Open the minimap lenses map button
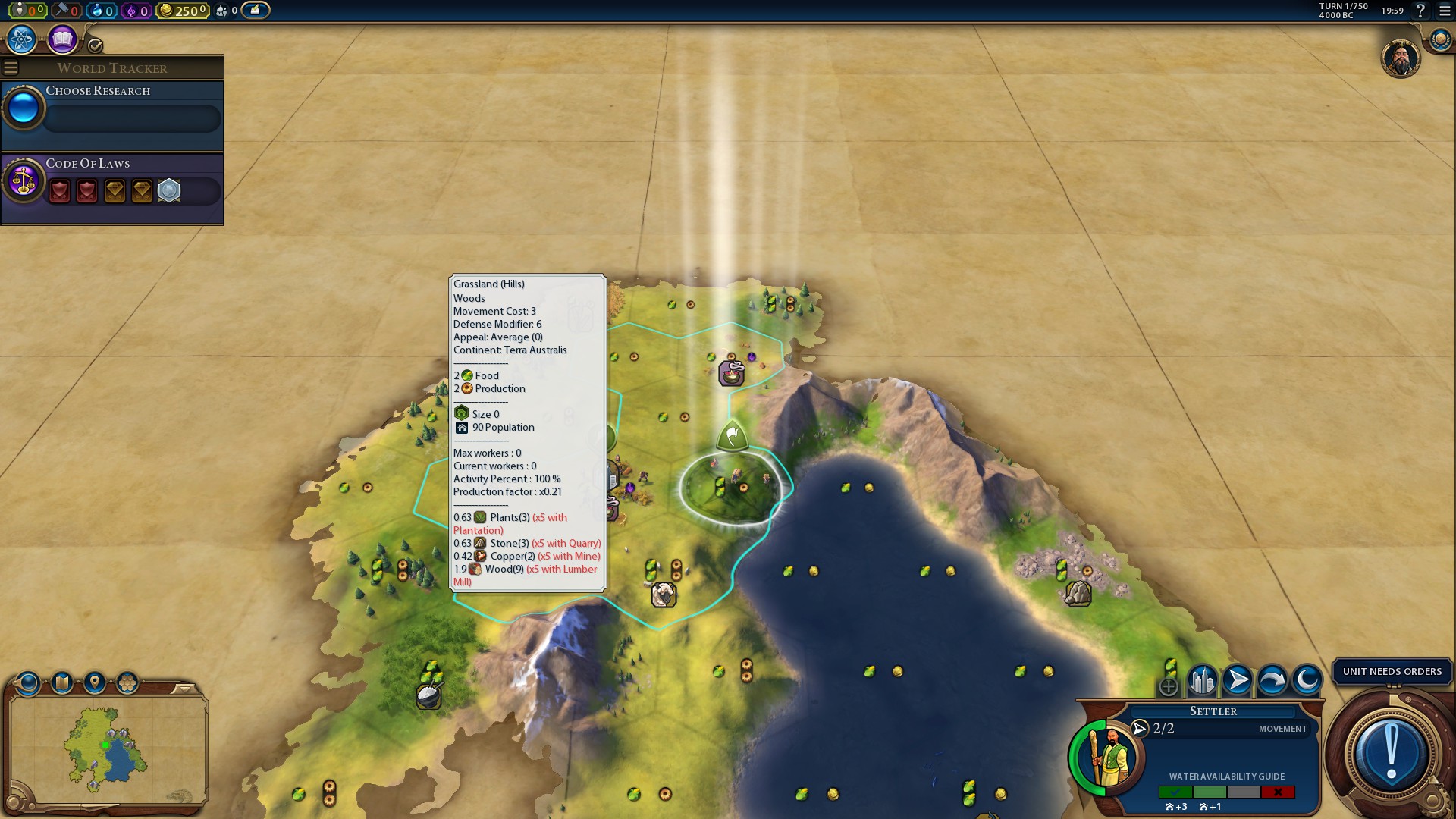The width and height of the screenshot is (1456, 819). click(62, 683)
